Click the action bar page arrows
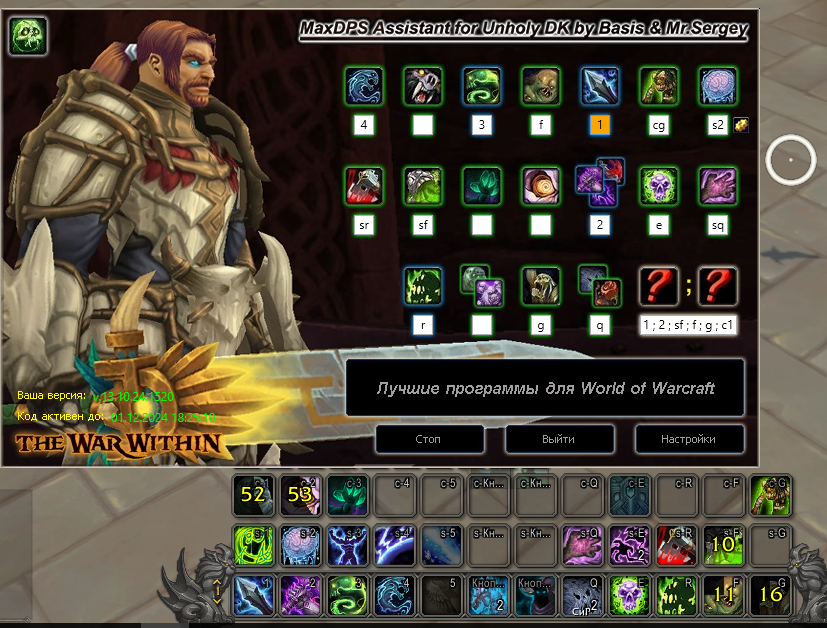The height and width of the screenshot is (628, 827). click(216, 594)
